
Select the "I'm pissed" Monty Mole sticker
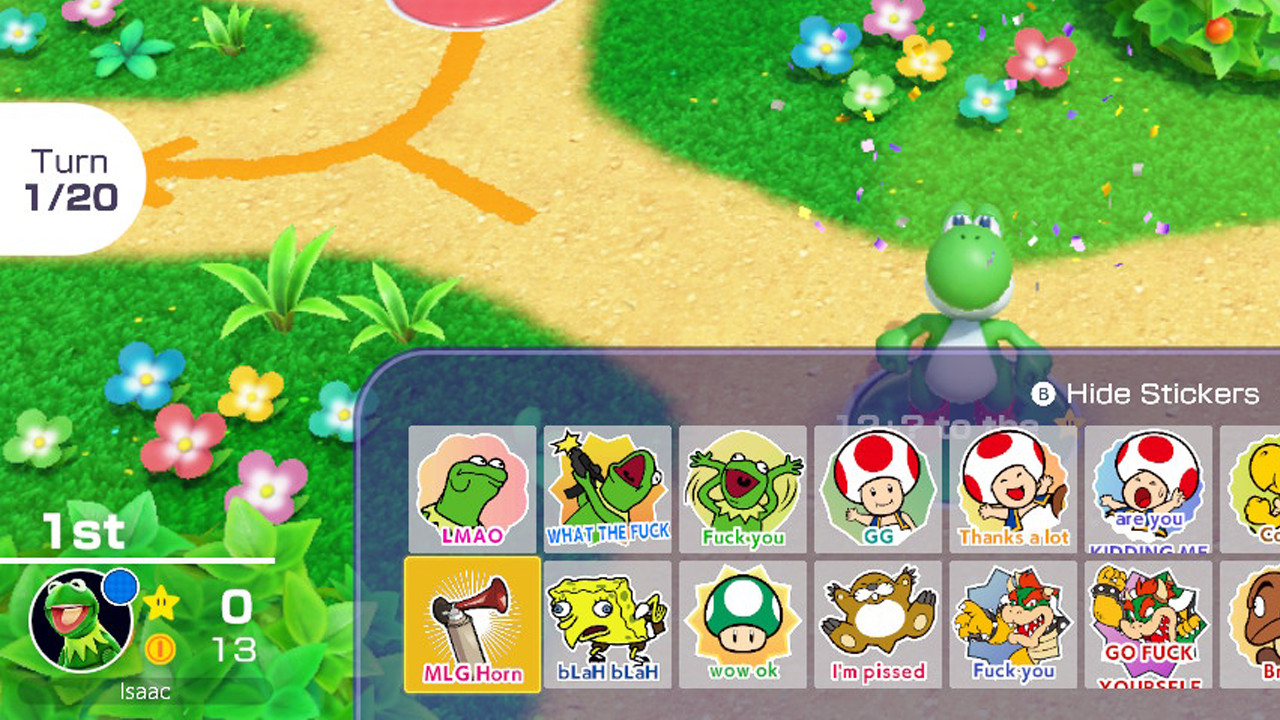tap(880, 625)
